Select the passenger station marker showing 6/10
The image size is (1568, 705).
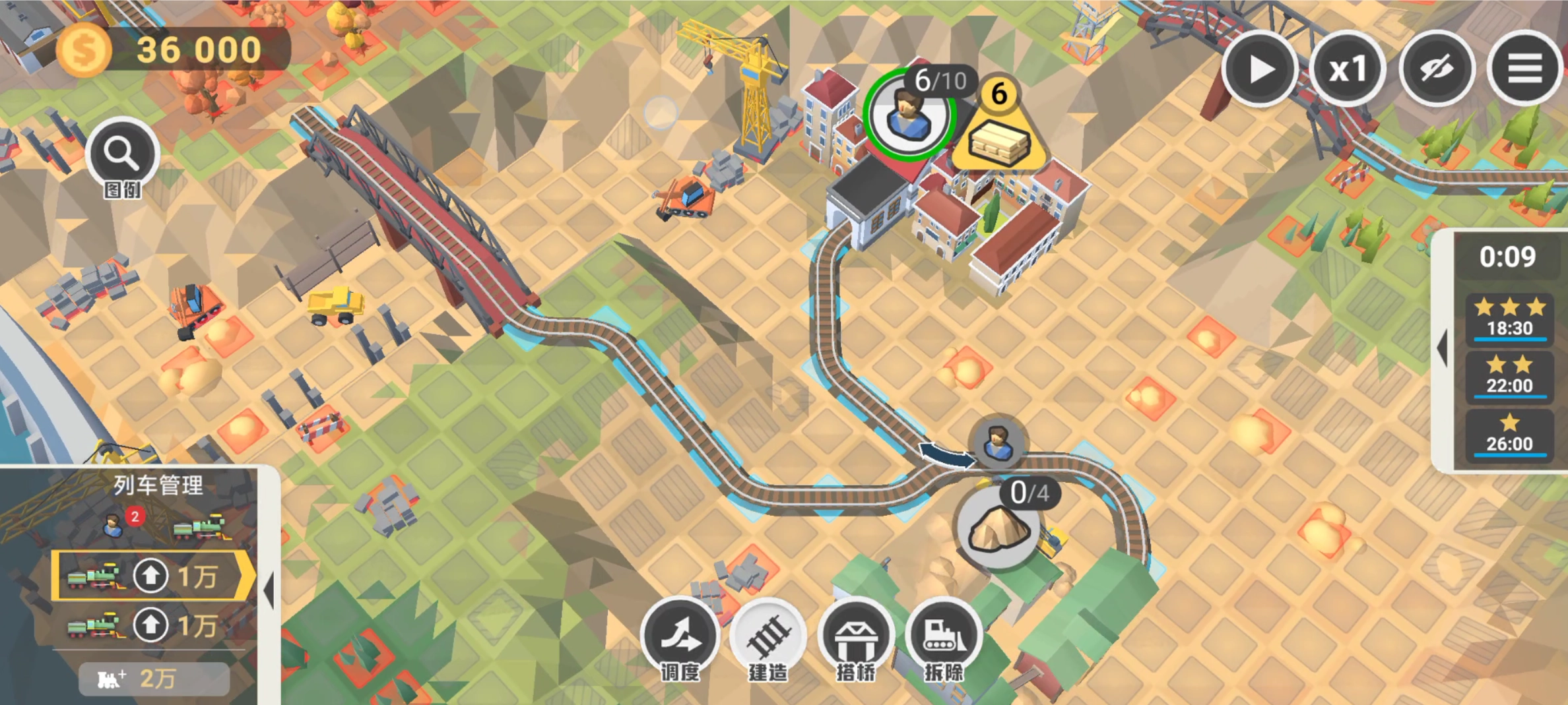pos(909,115)
